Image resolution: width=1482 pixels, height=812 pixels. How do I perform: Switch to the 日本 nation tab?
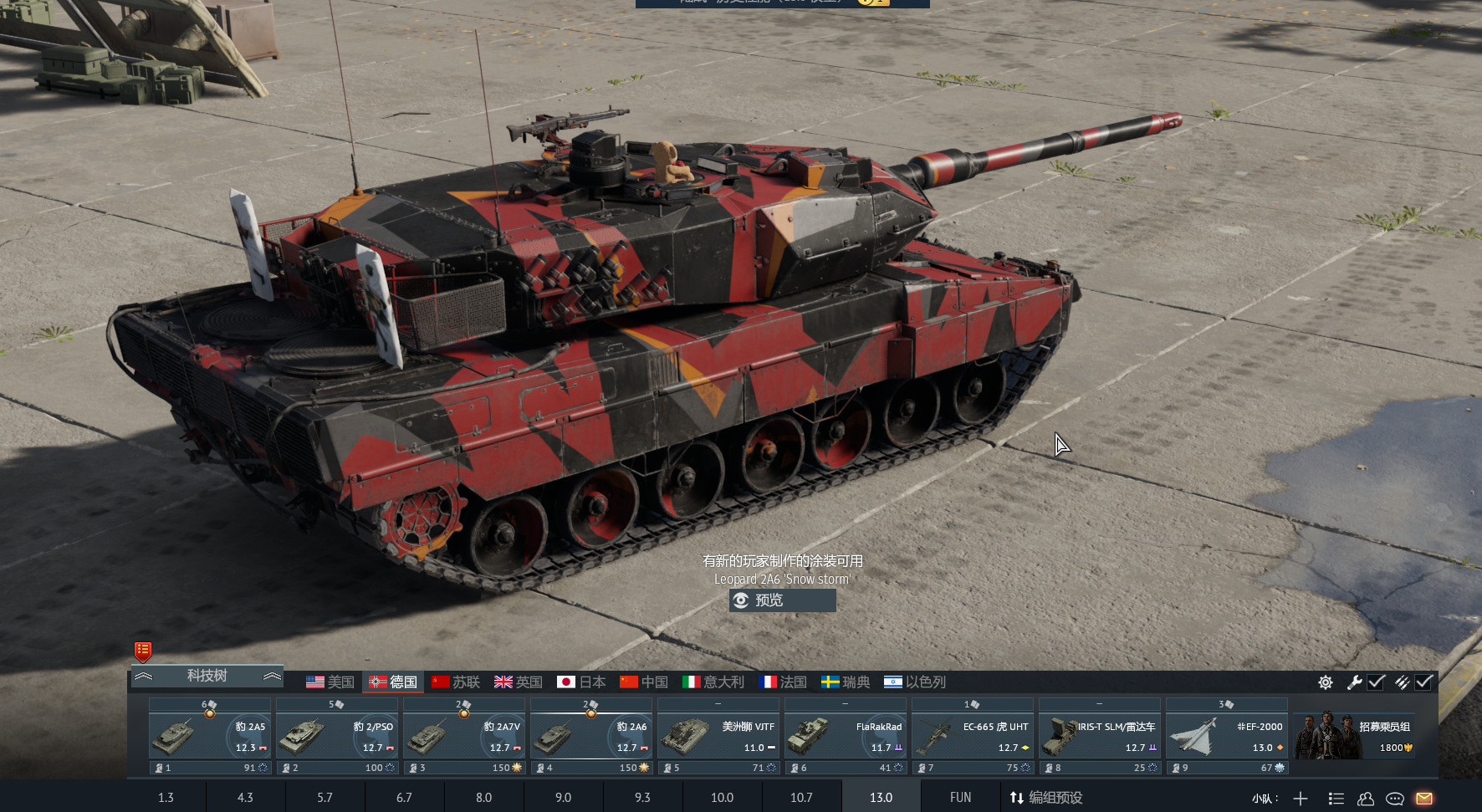coord(581,682)
